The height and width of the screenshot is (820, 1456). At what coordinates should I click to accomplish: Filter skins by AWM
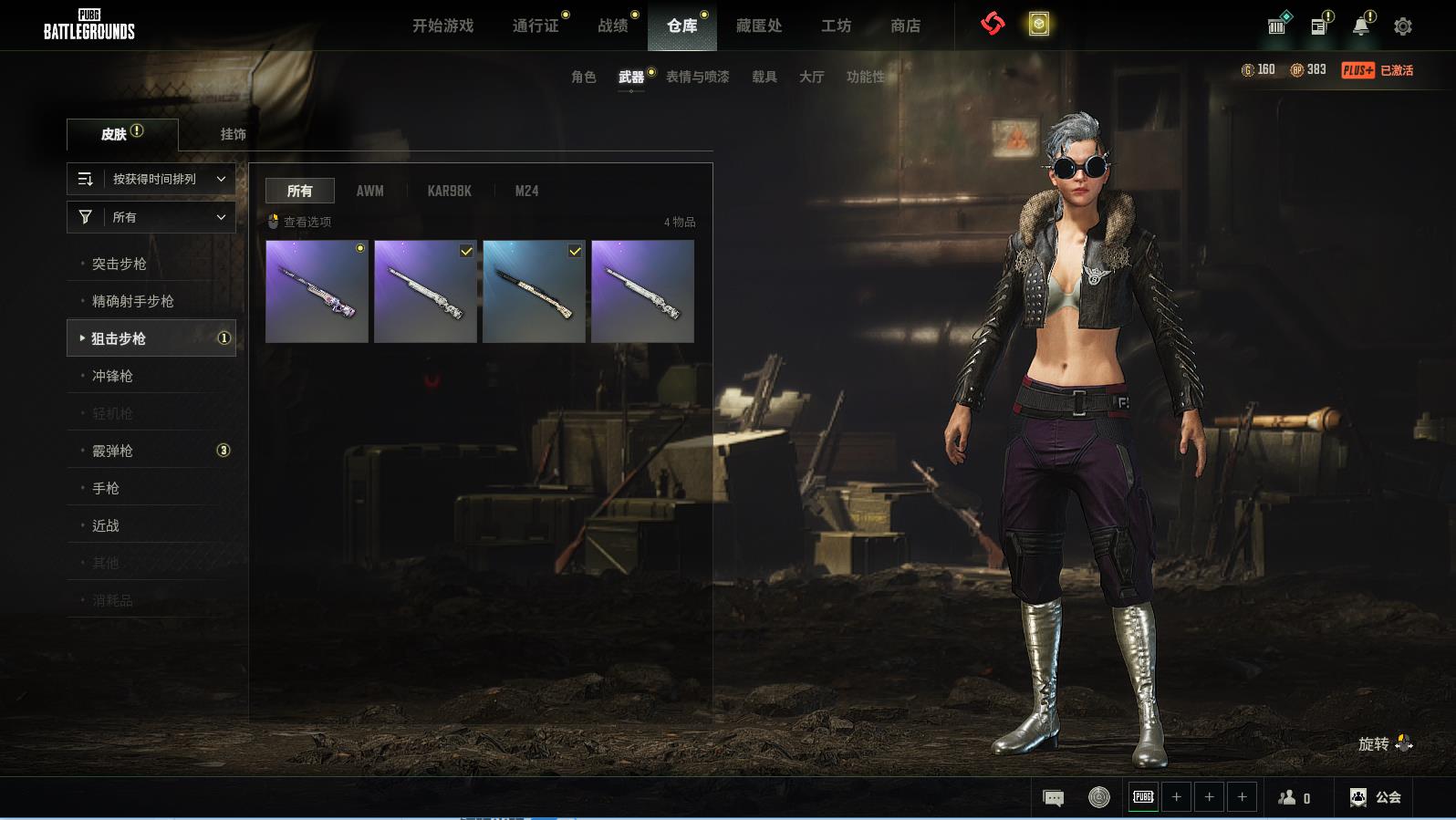369,191
